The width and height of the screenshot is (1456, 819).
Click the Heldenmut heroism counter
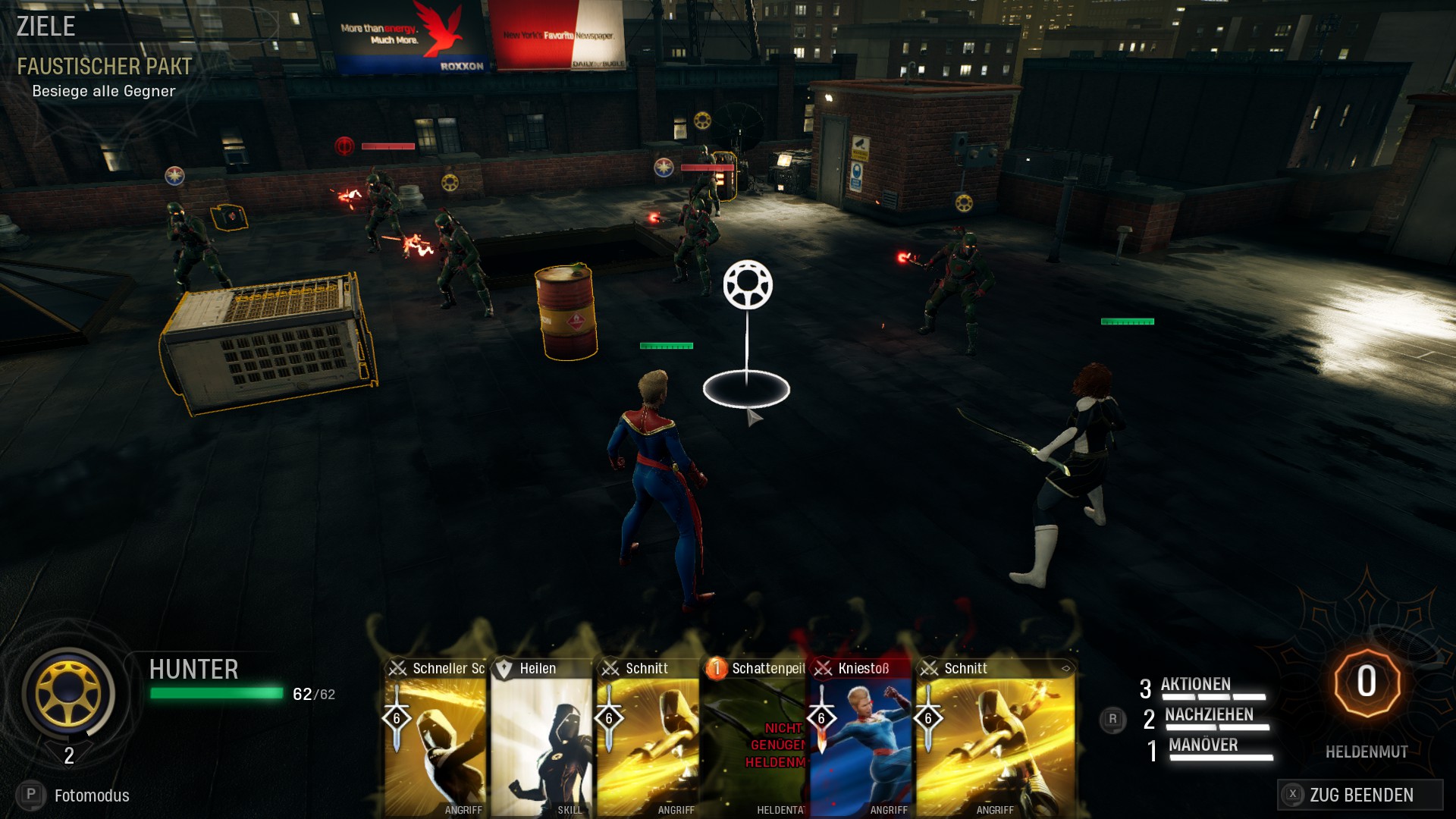coord(1366,682)
